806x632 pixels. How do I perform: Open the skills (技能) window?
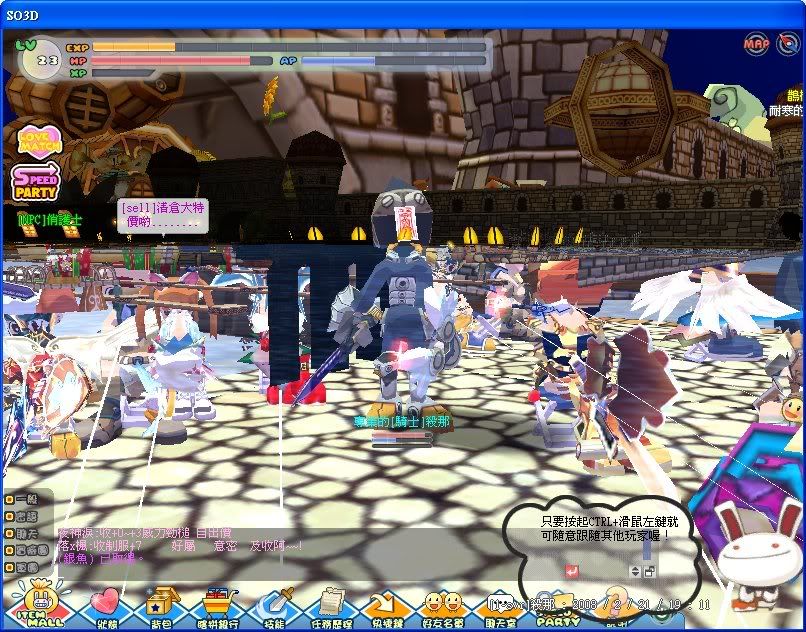tap(272, 606)
